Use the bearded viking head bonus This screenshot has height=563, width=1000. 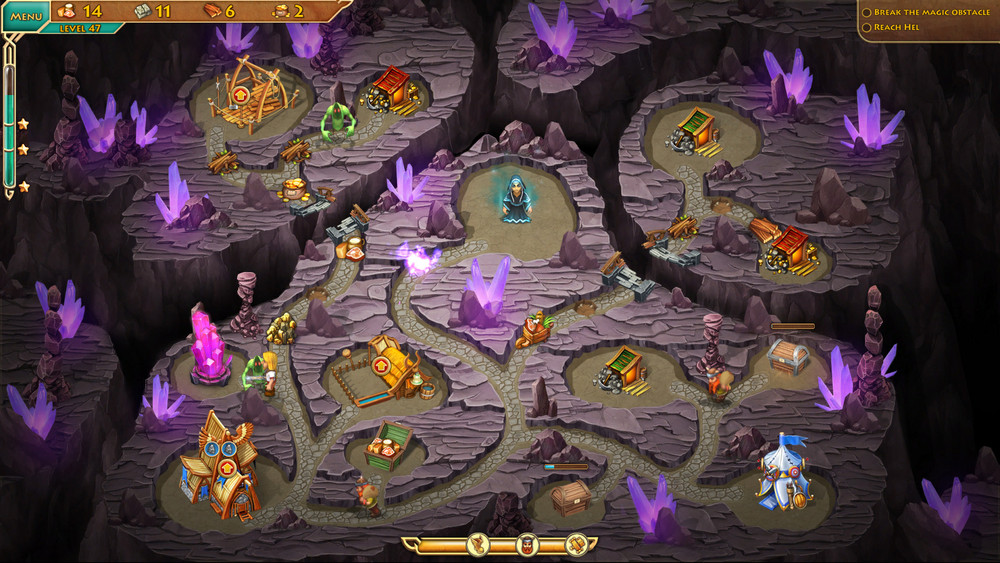528,545
